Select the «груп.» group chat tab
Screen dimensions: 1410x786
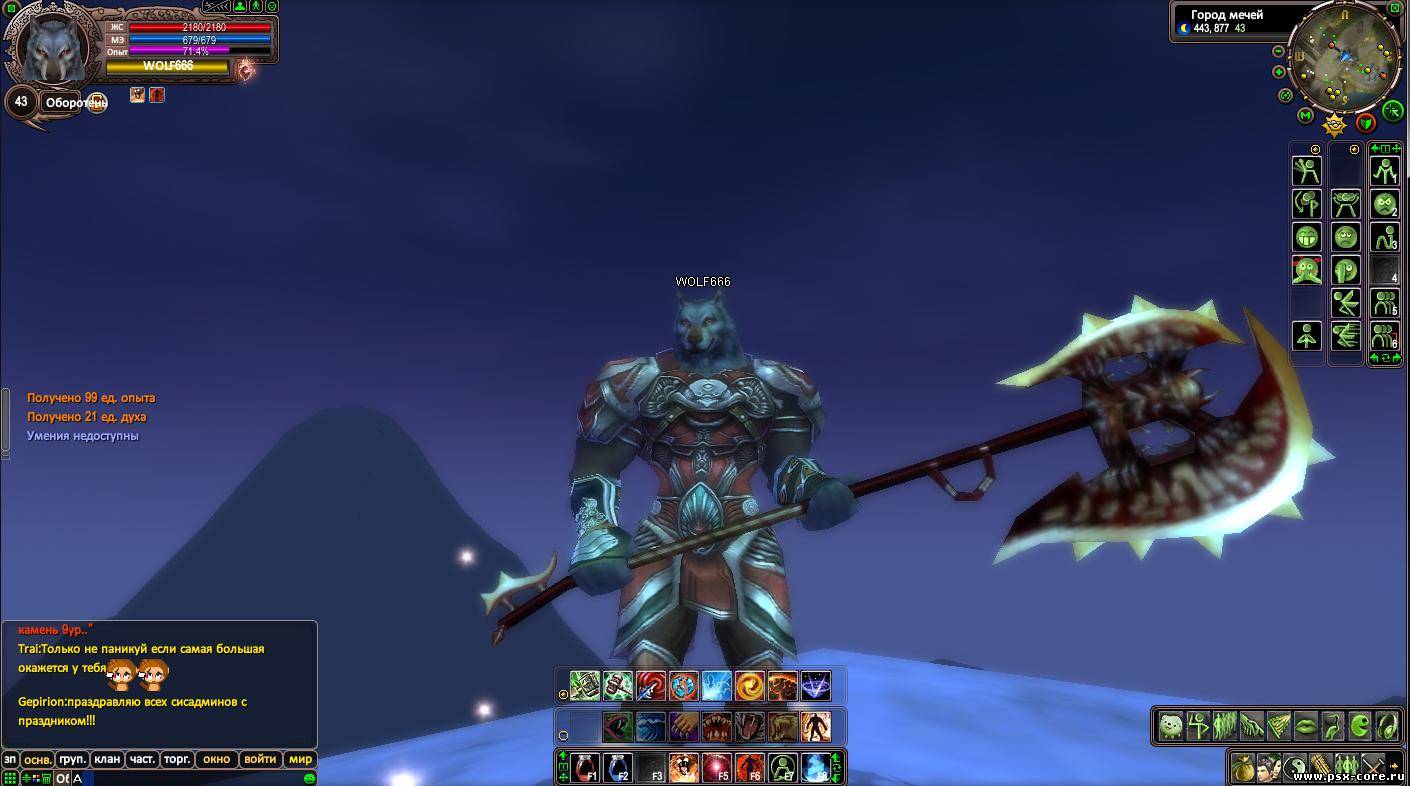pyautogui.click(x=72, y=759)
